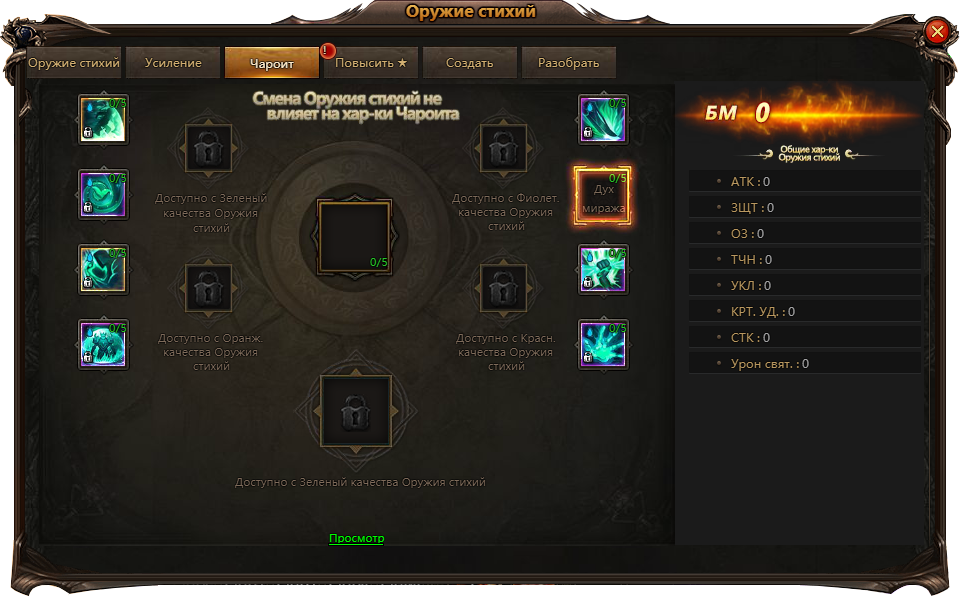The image size is (960, 597).
Task: Close the Оружие стихий window
Action: pyautogui.click(x=937, y=32)
